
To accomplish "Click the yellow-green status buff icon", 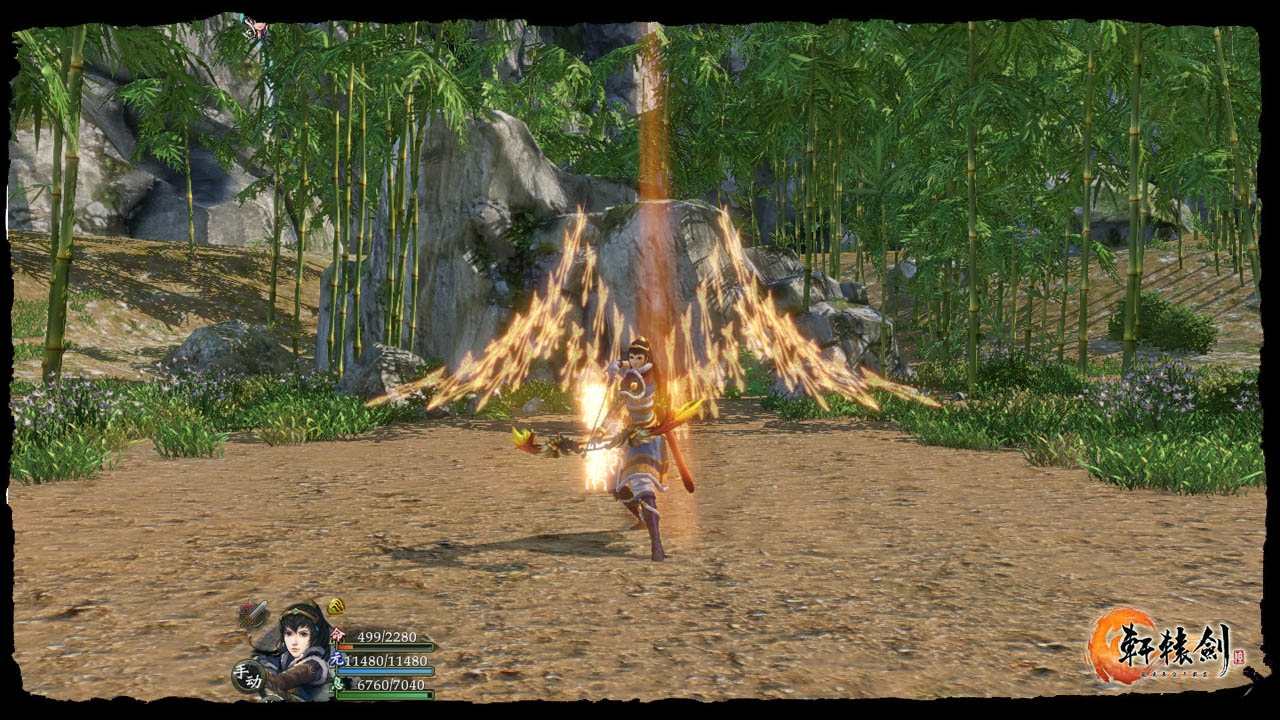I will [x=336, y=605].
